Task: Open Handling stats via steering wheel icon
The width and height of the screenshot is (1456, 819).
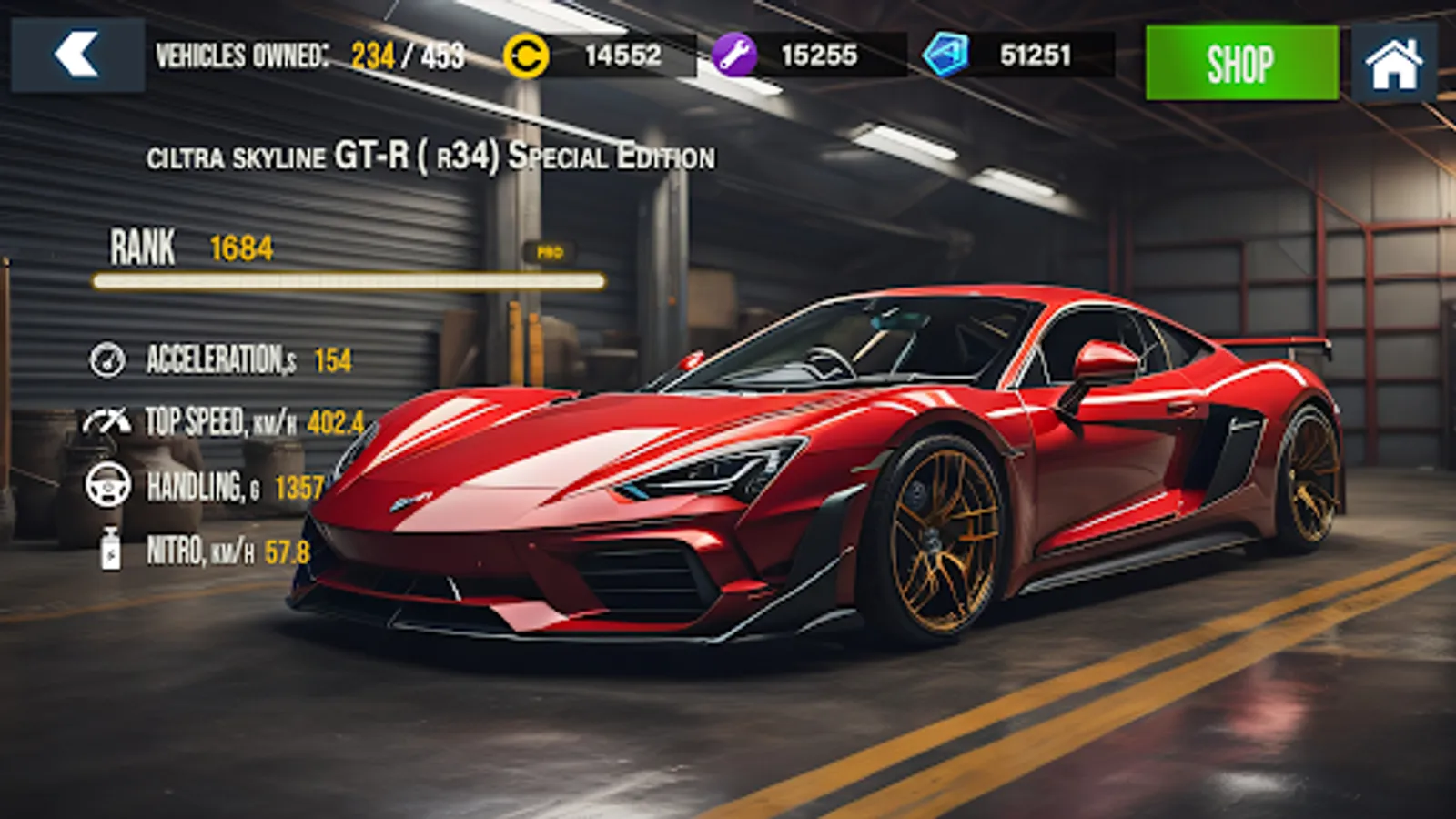Action: click(109, 486)
